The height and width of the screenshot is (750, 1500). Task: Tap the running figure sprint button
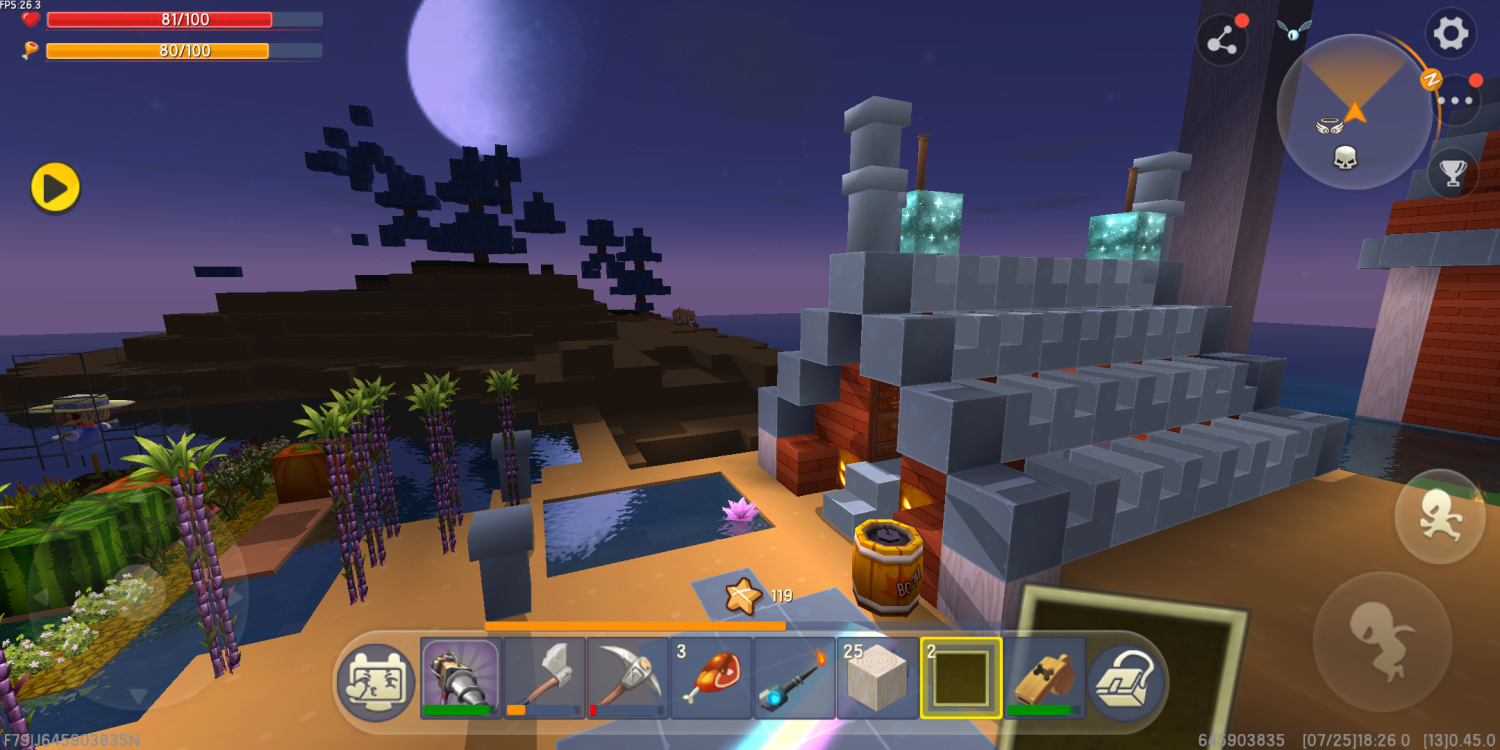[1439, 517]
